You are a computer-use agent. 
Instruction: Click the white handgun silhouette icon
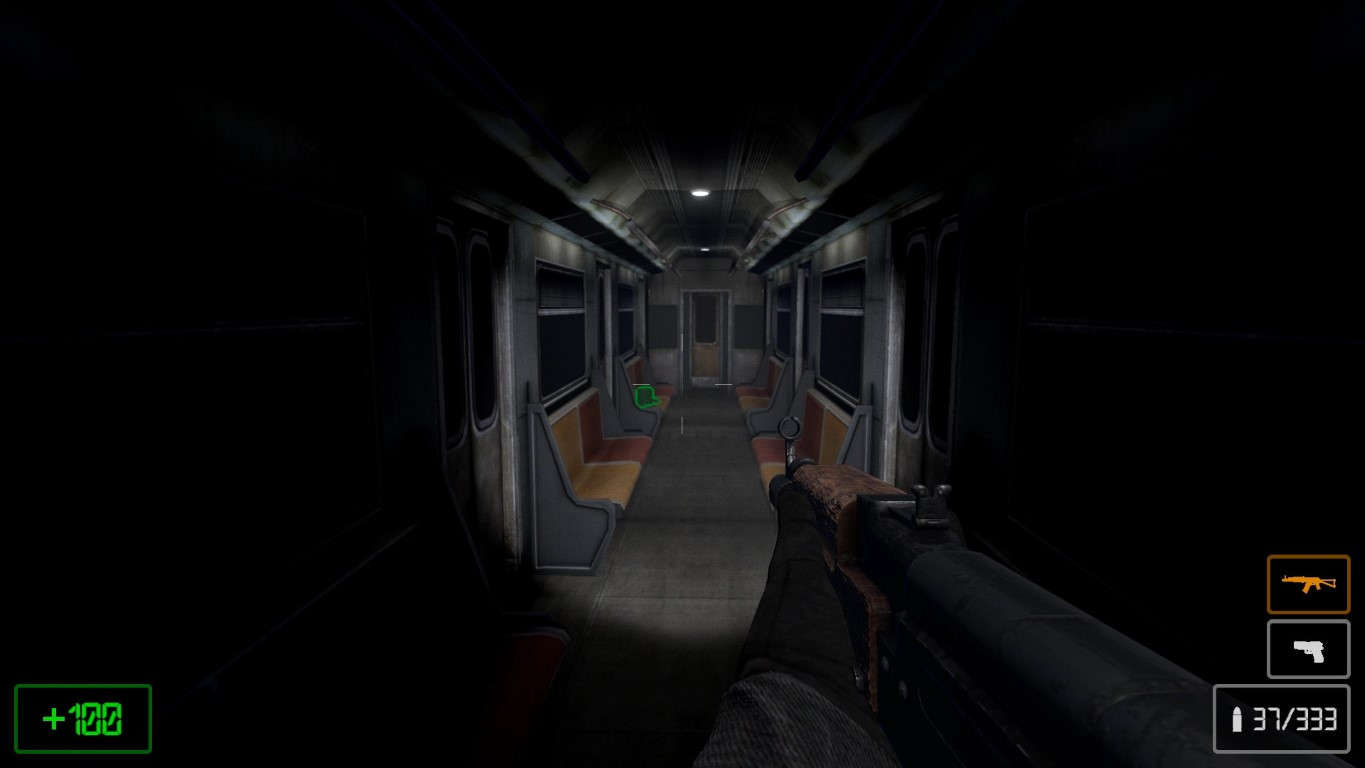[x=1308, y=649]
